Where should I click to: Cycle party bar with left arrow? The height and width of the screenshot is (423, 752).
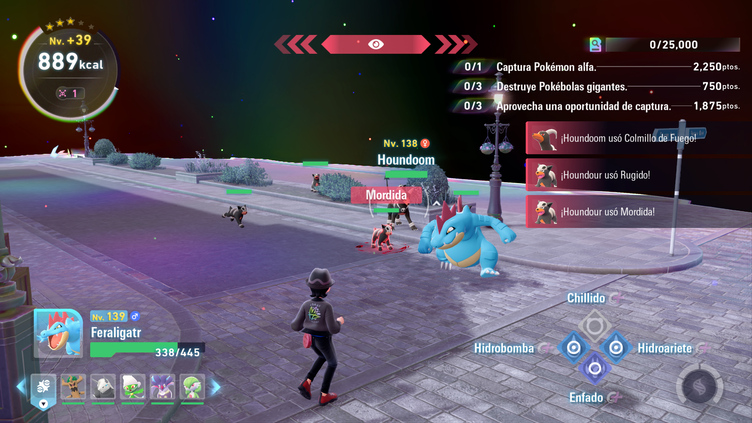click(21, 387)
